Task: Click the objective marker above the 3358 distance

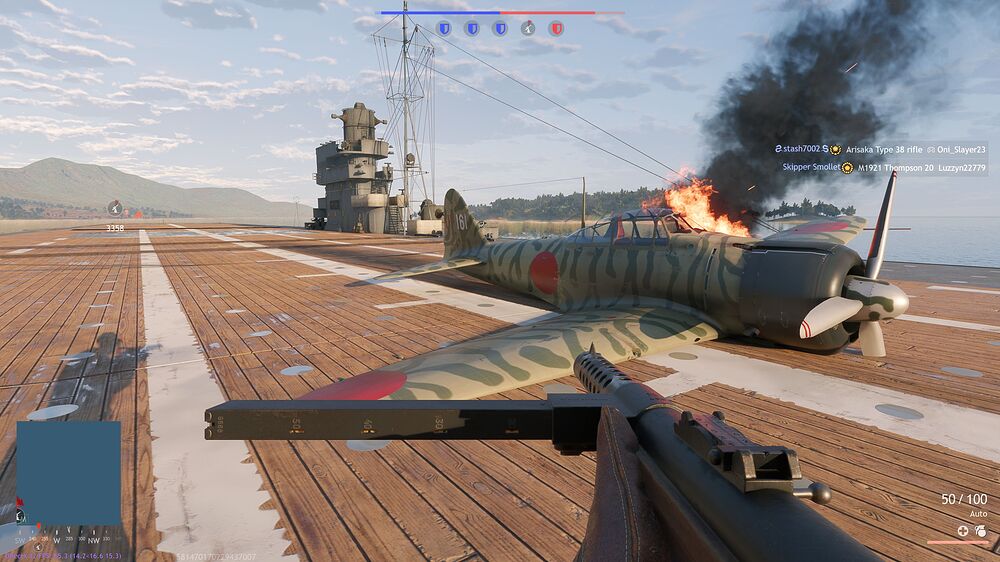Action: point(115,208)
